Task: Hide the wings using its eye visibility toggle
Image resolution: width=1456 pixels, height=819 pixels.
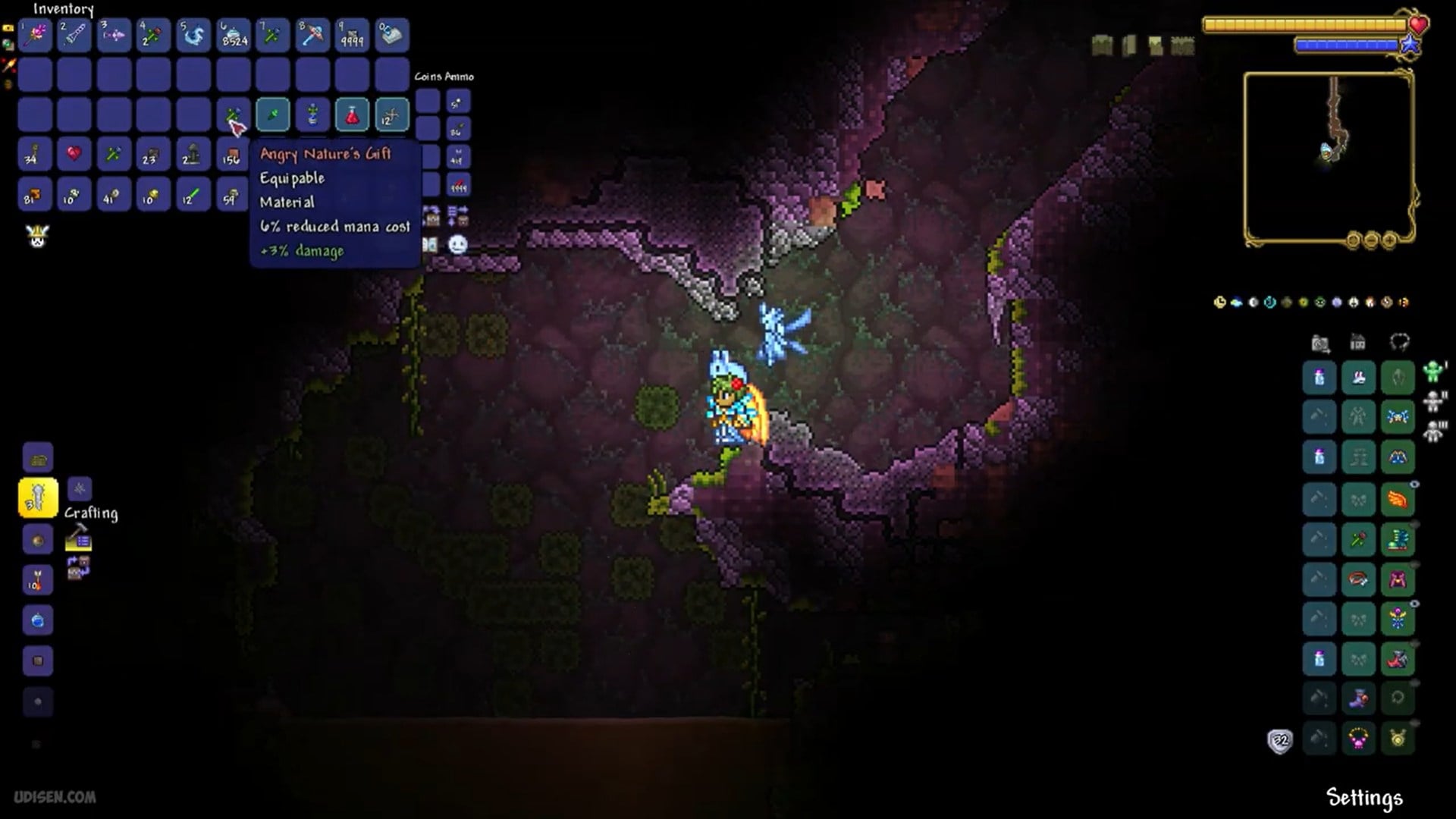Action: coord(1414,484)
